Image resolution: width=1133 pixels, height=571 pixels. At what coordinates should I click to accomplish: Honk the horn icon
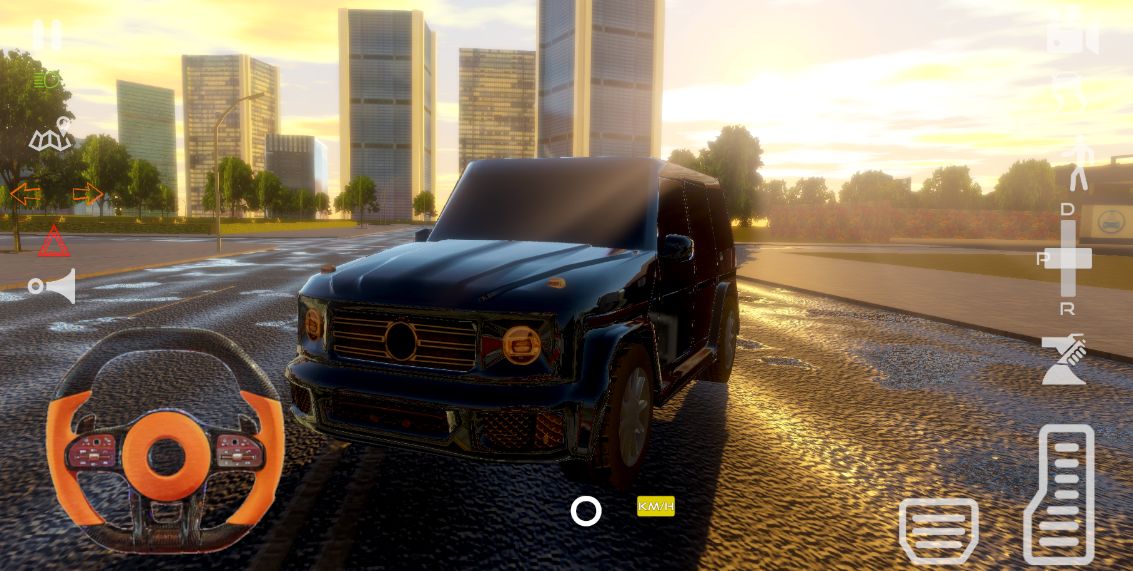(x=53, y=287)
